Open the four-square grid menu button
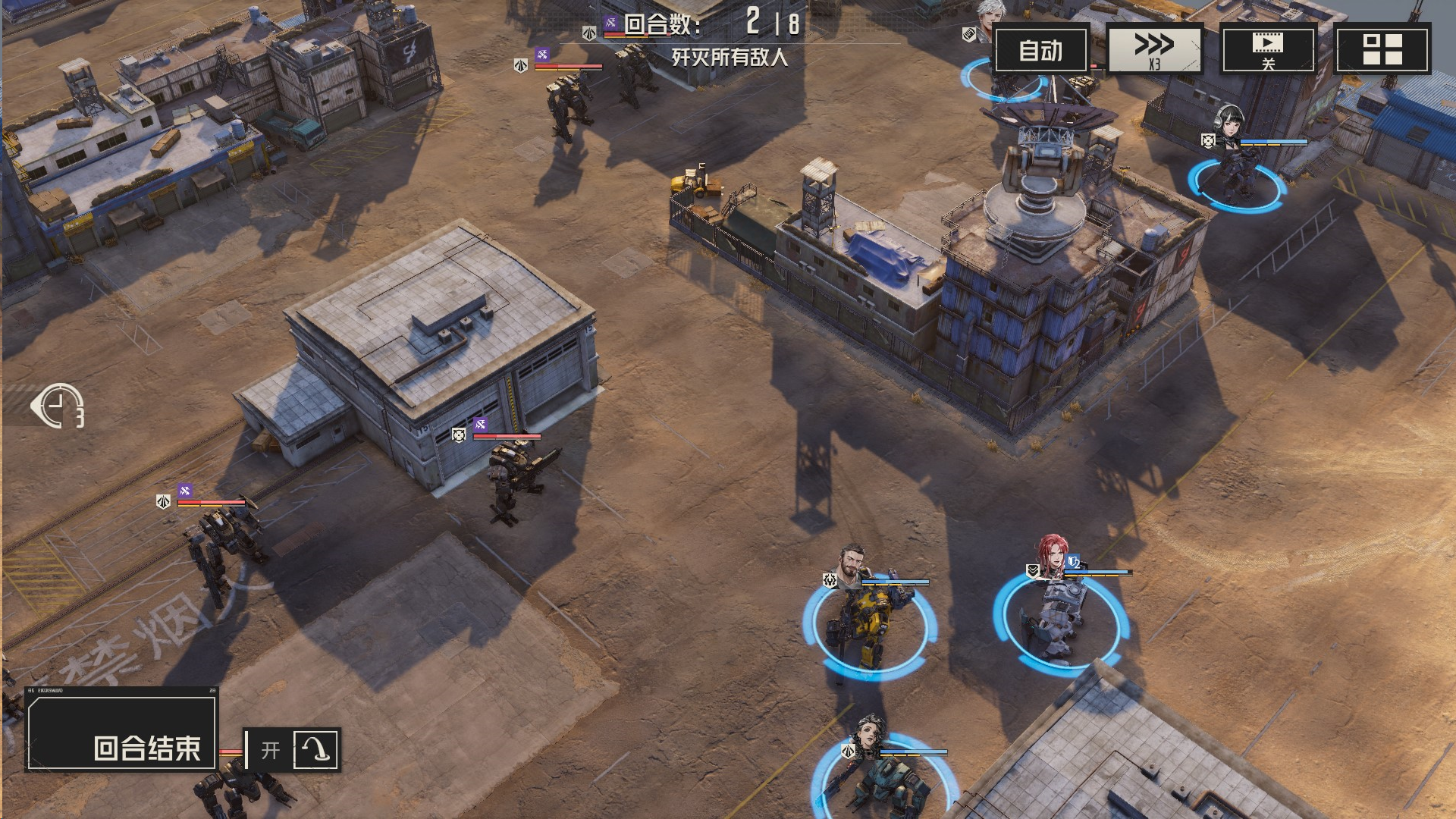This screenshot has width=1456, height=819. tap(1382, 50)
